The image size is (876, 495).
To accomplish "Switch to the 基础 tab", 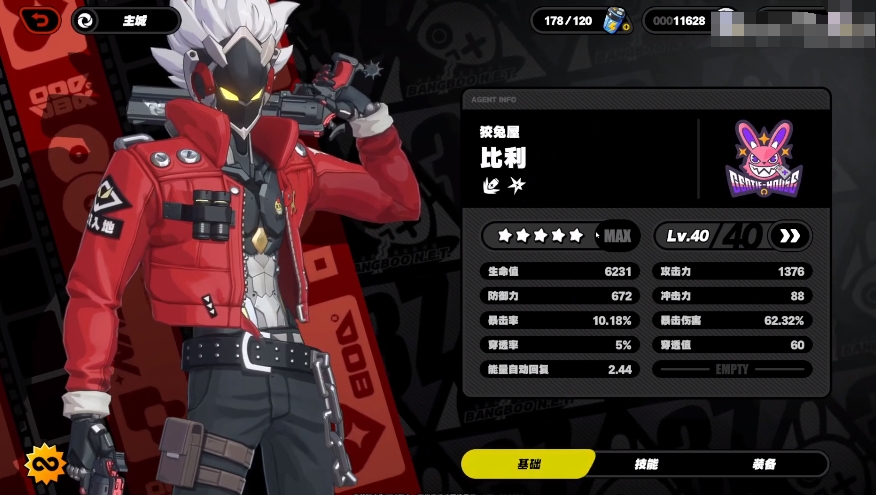I will (x=528, y=464).
